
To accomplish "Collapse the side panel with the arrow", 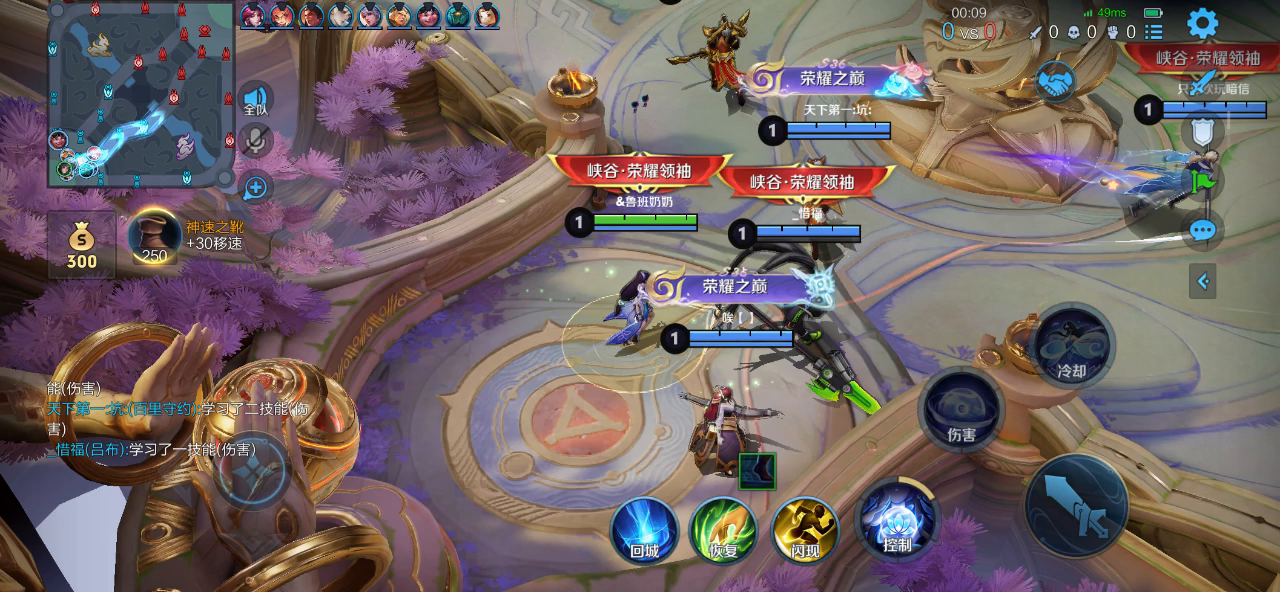I will pos(1202,282).
